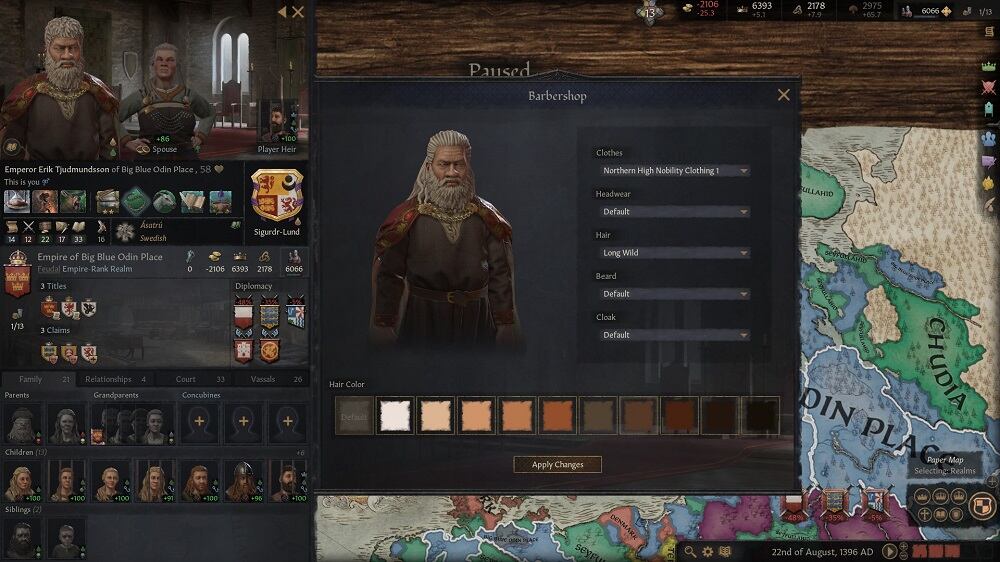Close the Barbershop window
1000x562 pixels.
(783, 95)
